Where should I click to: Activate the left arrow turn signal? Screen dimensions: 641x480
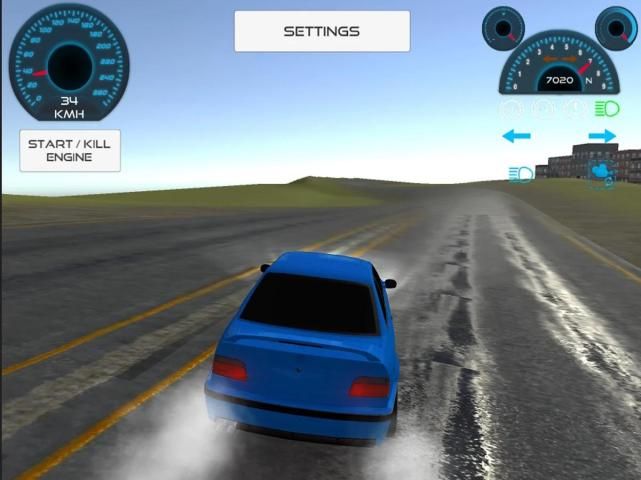pyautogui.click(x=516, y=136)
